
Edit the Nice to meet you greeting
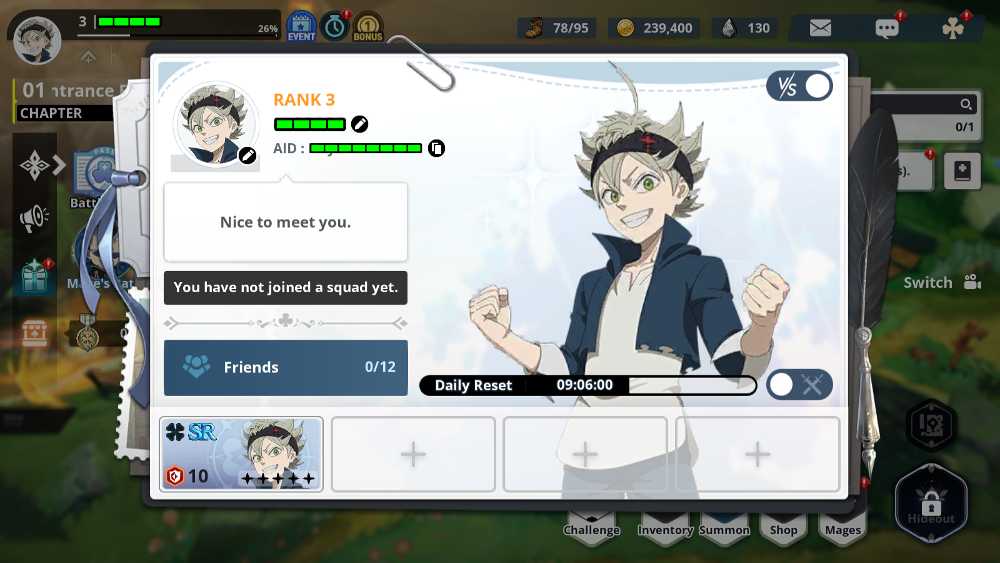pyautogui.click(x=285, y=222)
